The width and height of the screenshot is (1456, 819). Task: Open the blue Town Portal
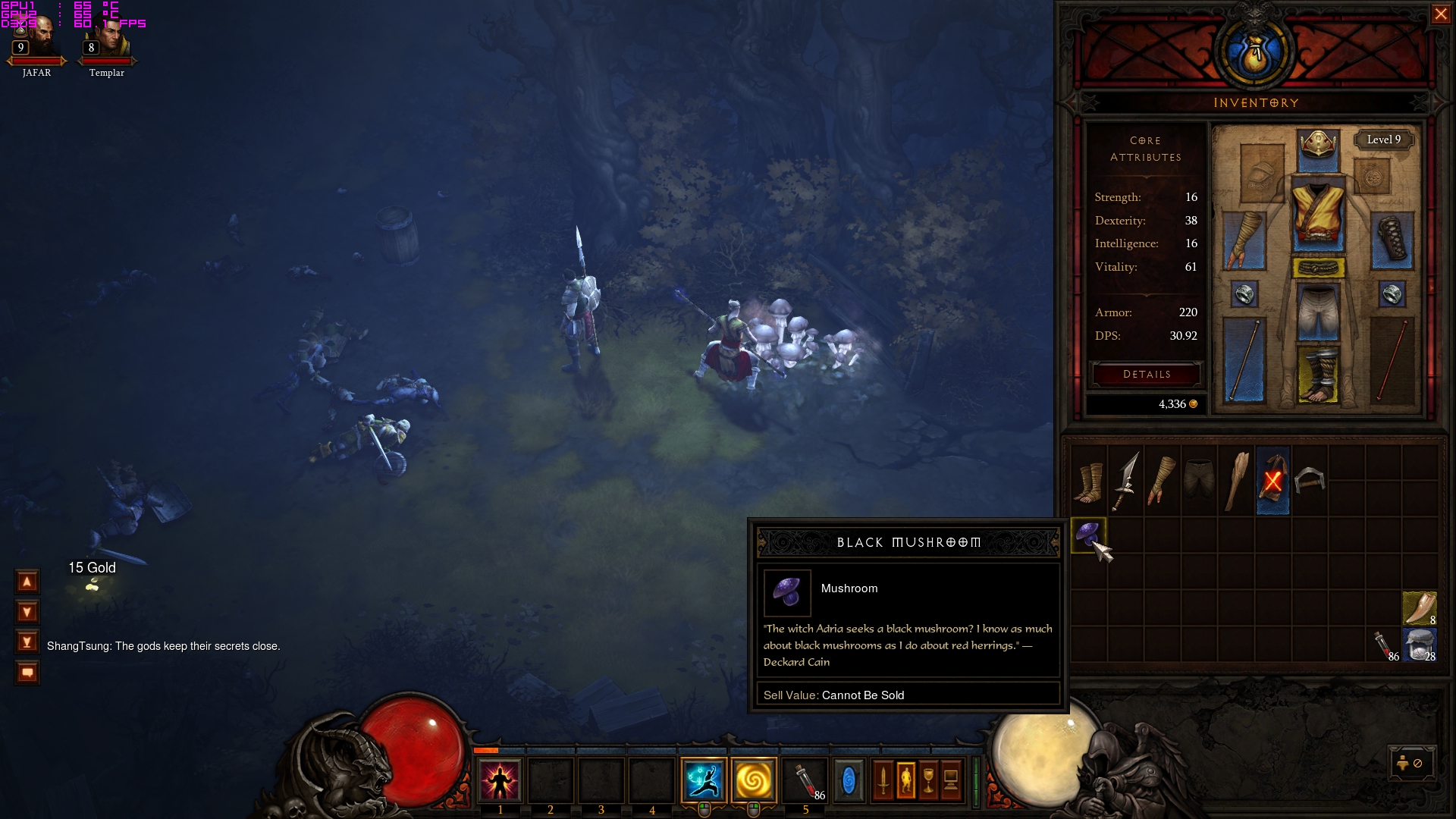tap(849, 780)
